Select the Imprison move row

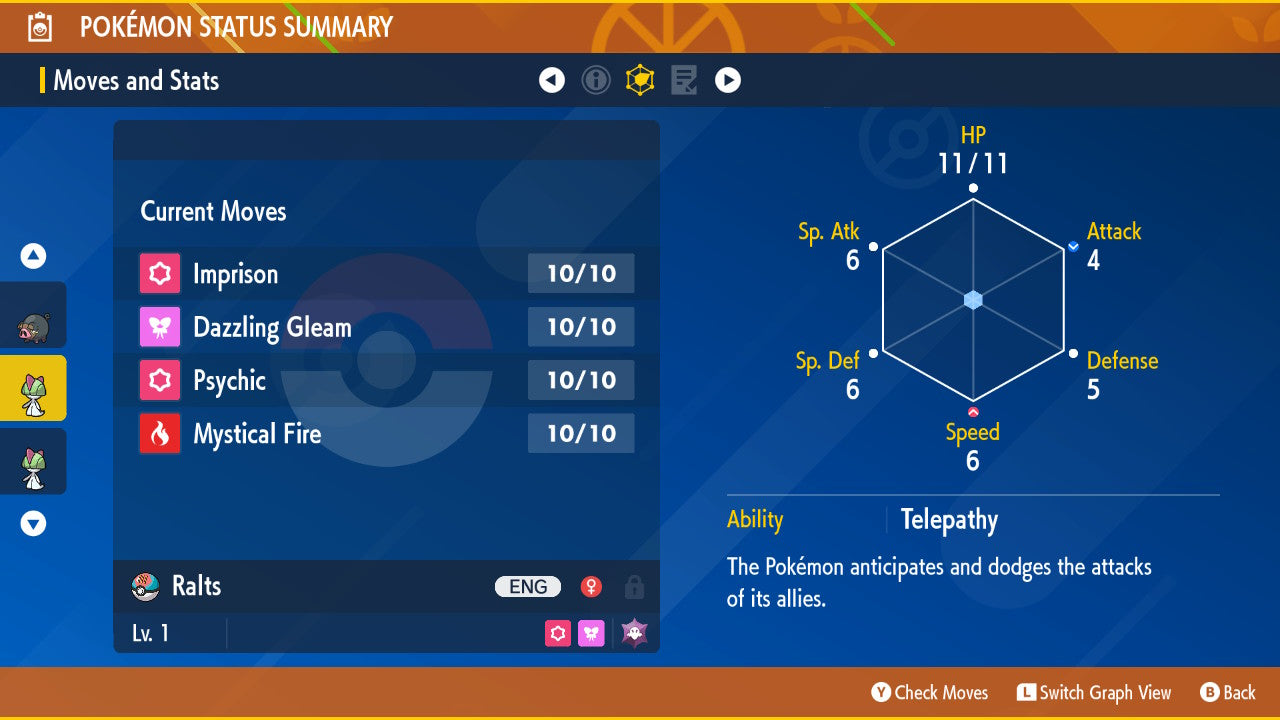[x=386, y=274]
